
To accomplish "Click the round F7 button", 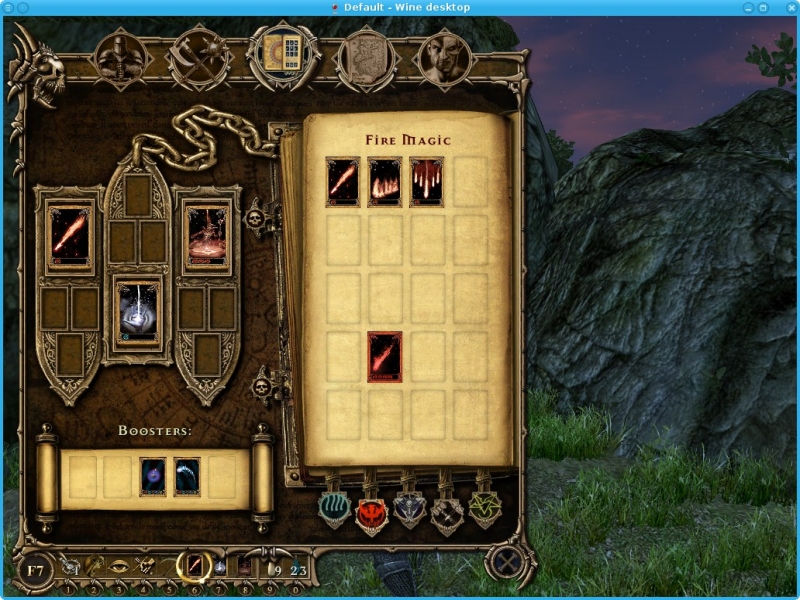I will coord(37,571).
